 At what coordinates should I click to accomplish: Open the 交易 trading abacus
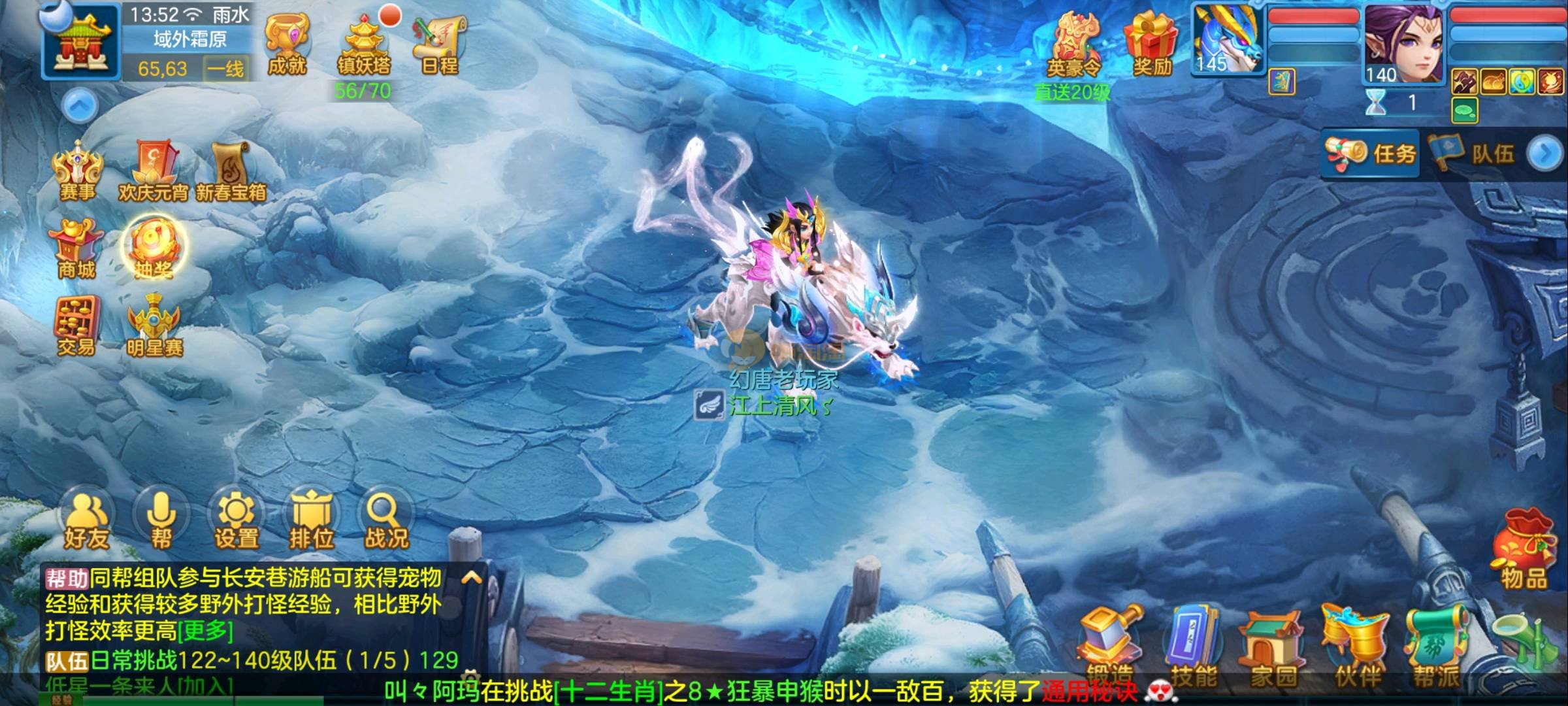tap(77, 326)
